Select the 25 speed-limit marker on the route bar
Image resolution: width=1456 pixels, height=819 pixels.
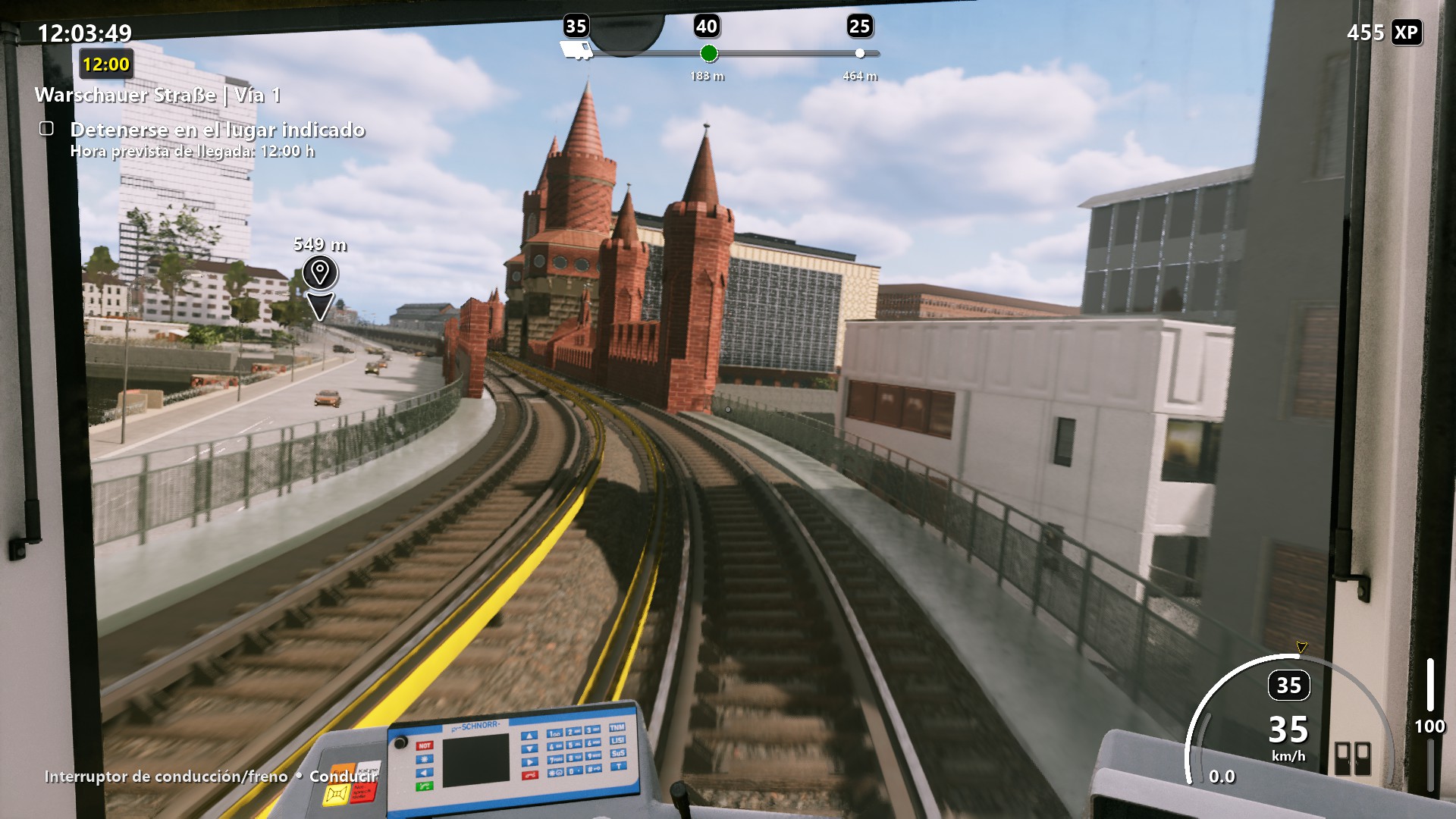tap(859, 53)
